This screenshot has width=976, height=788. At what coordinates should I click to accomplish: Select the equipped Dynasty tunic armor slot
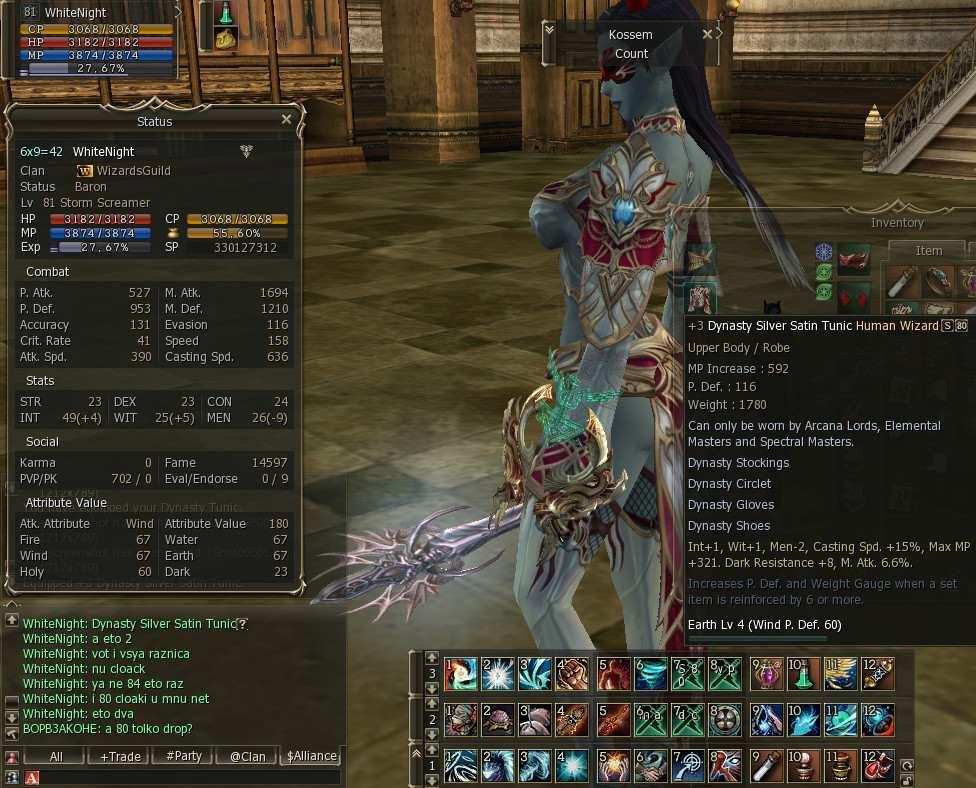coord(699,296)
